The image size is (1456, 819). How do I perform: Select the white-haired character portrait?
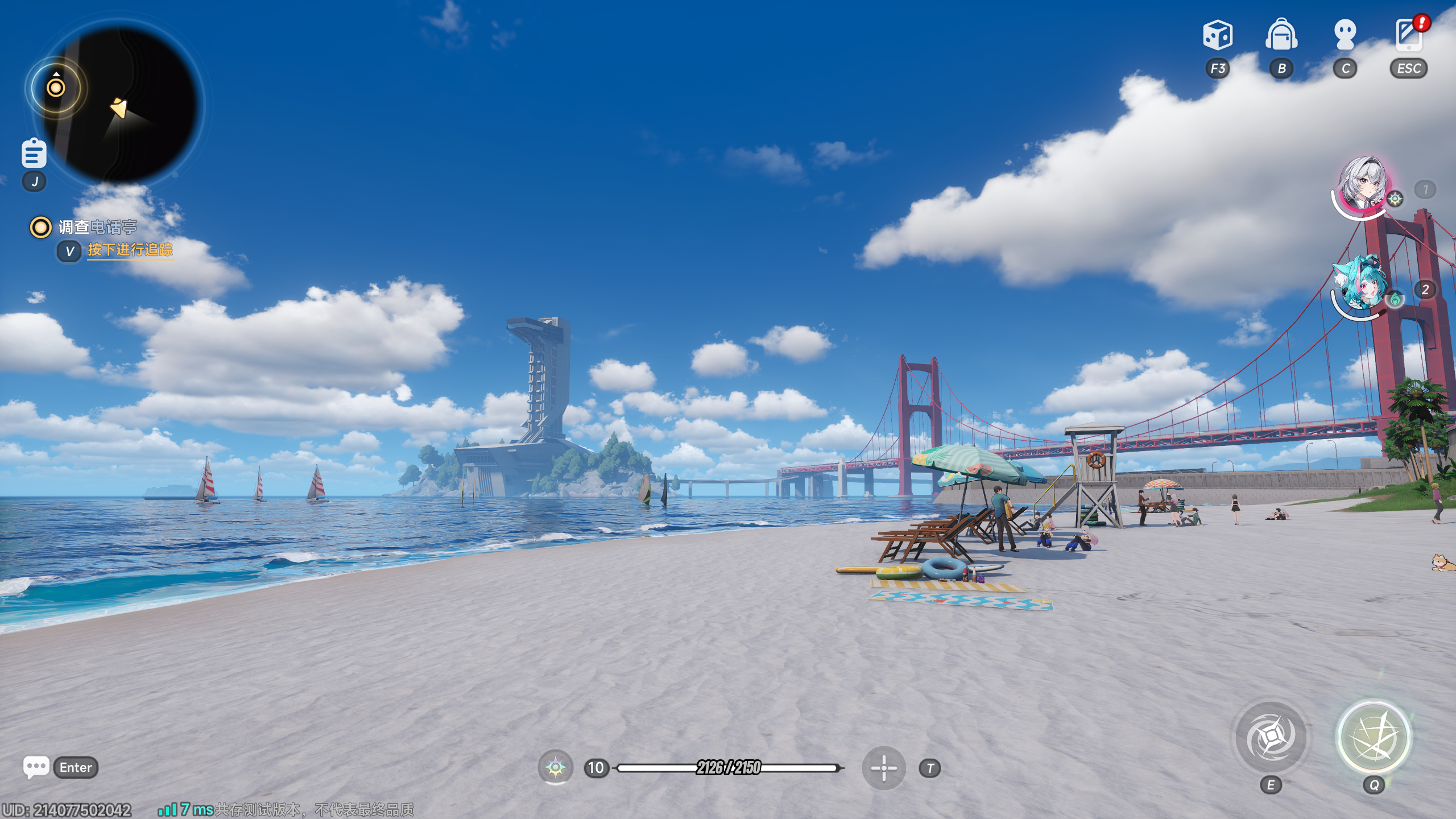pyautogui.click(x=1363, y=185)
